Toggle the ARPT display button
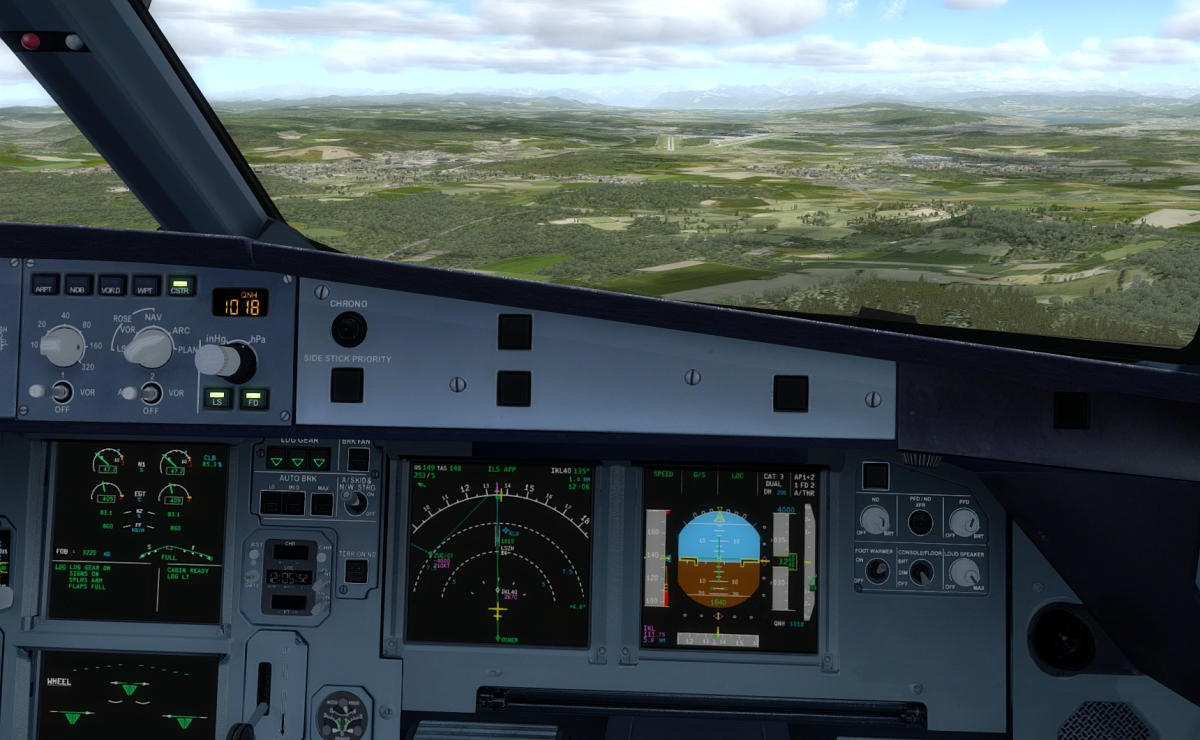 point(45,285)
